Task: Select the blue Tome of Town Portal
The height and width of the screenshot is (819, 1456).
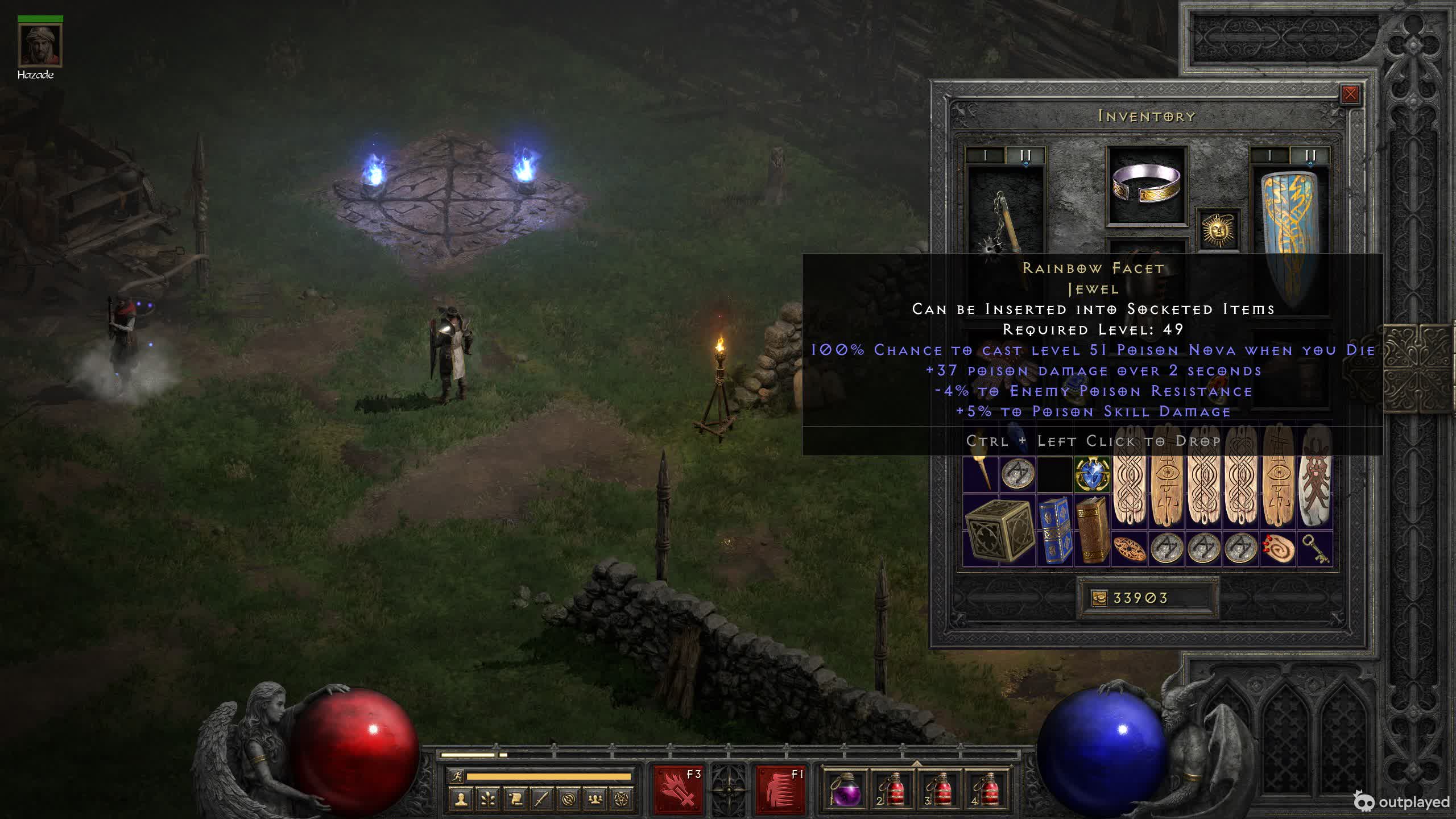Action: click(x=1054, y=530)
